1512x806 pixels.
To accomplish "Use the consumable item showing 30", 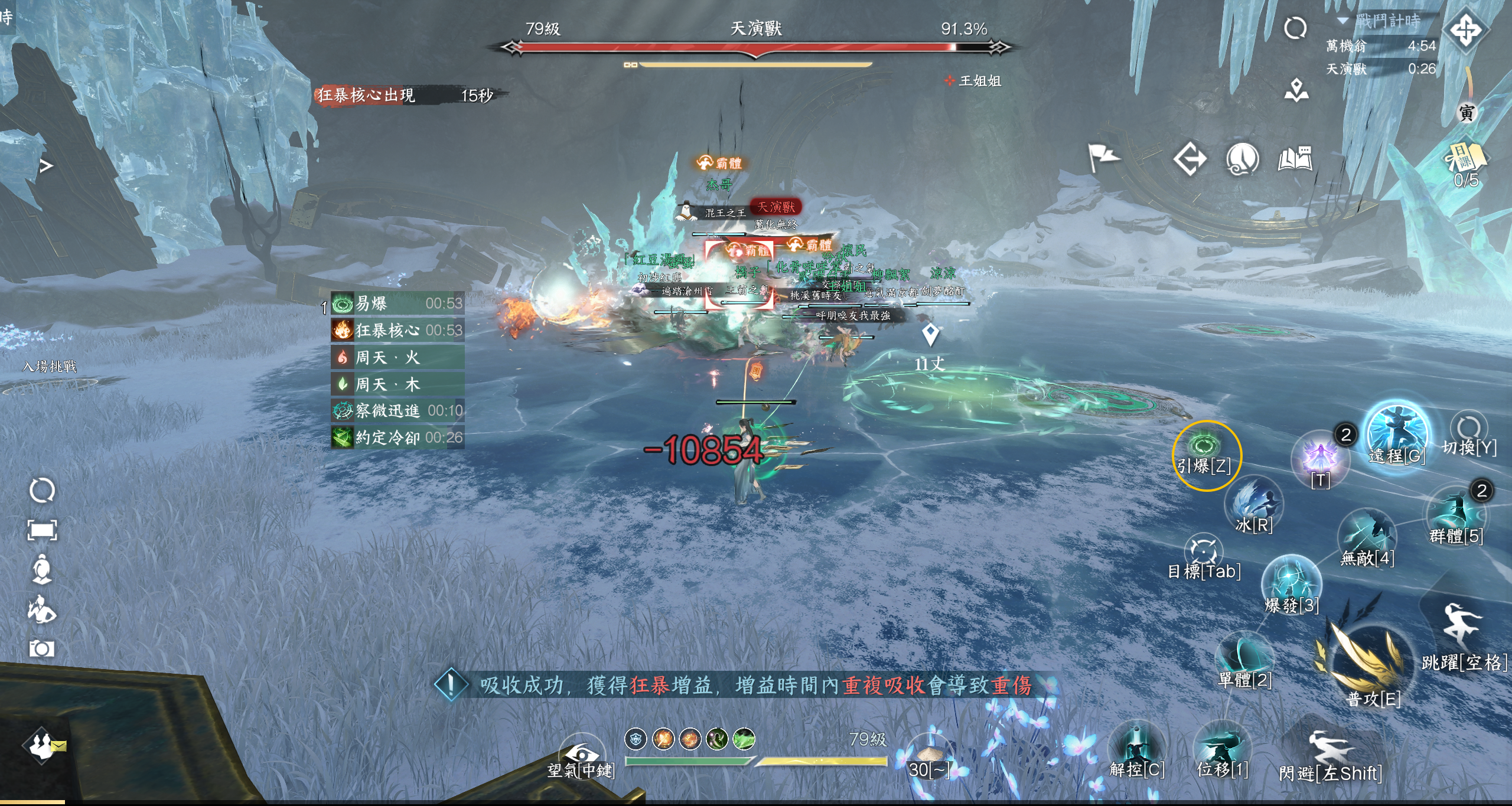I will click(x=928, y=757).
